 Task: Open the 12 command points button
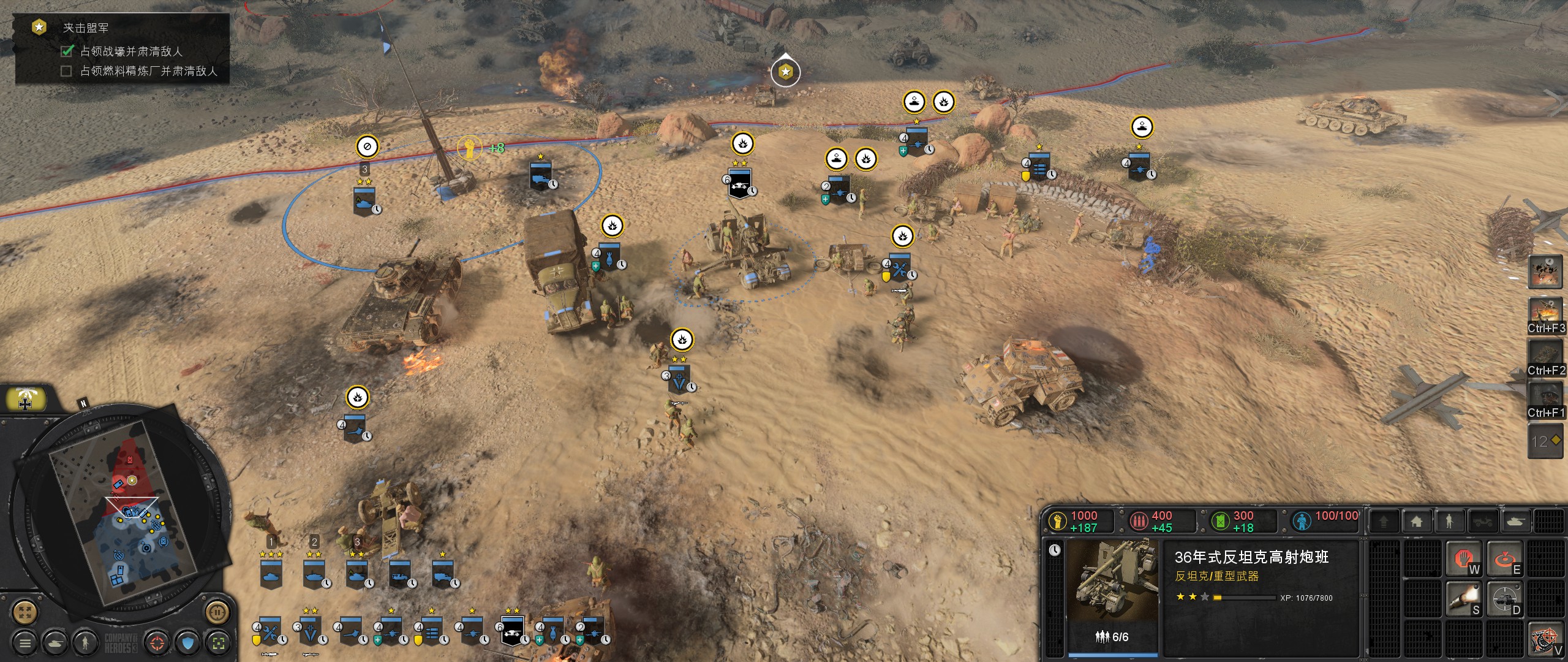point(1546,441)
